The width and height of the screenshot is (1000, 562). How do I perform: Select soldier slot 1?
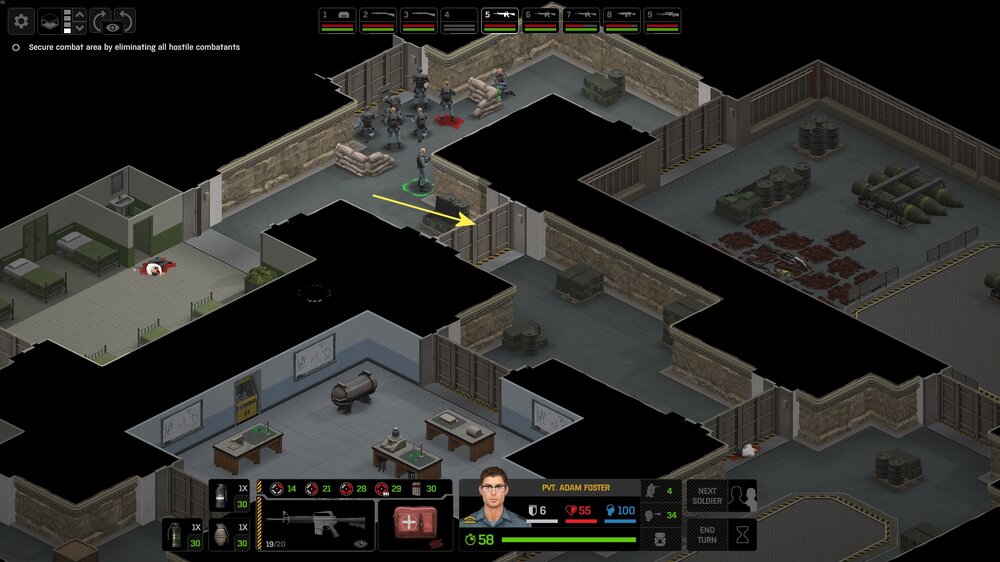pyautogui.click(x=338, y=20)
